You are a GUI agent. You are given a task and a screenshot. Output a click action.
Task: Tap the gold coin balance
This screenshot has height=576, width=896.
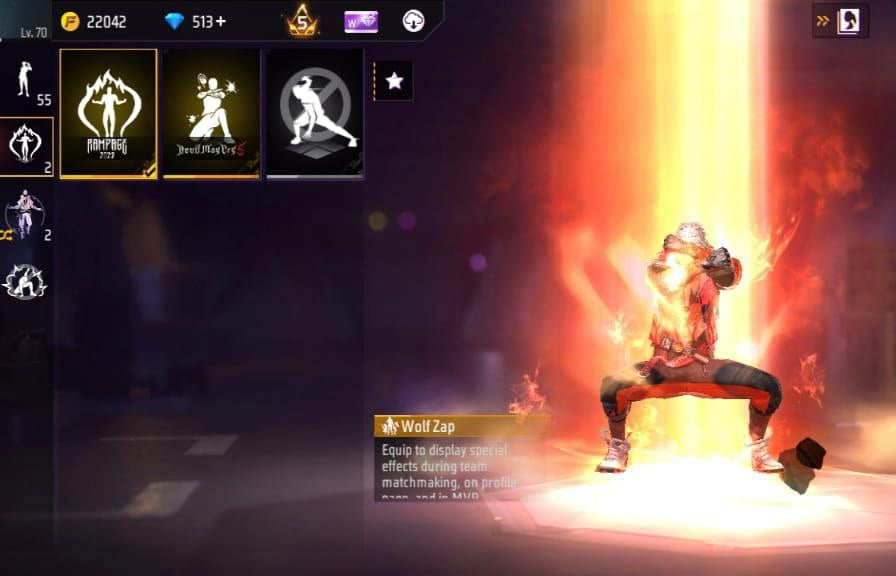pos(93,21)
